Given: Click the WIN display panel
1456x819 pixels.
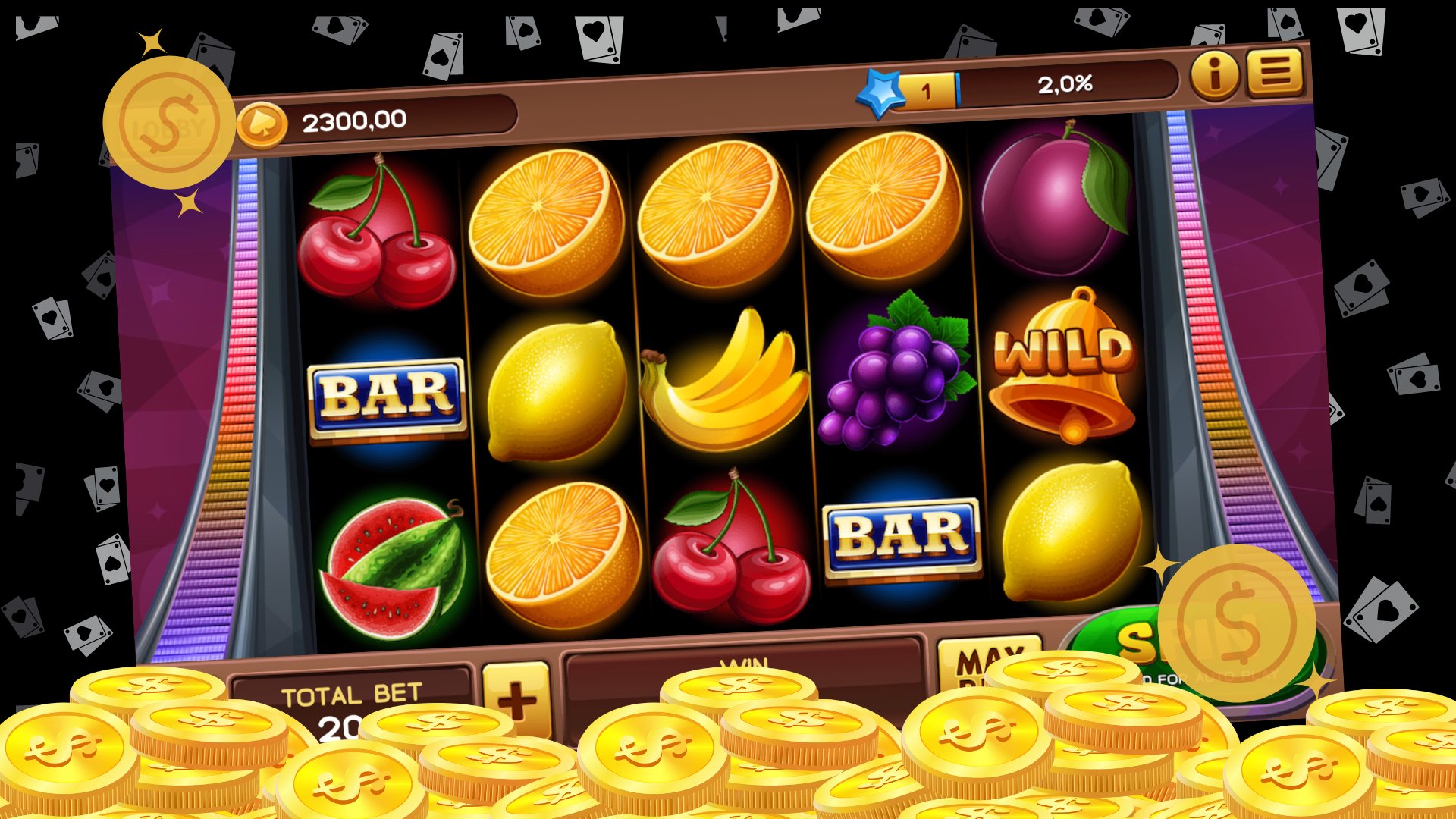Looking at the screenshot, I should 747,667.
